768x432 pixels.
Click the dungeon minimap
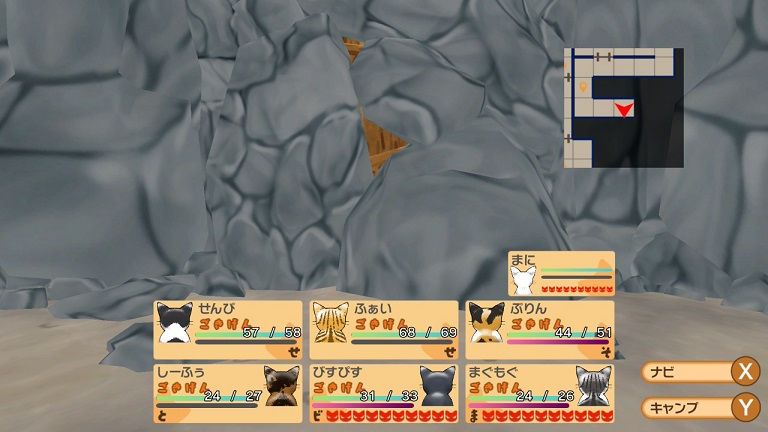(x=623, y=108)
